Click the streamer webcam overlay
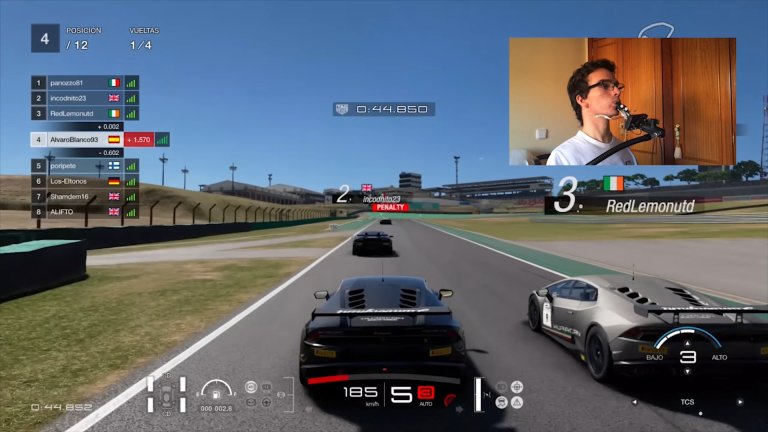 [622, 101]
